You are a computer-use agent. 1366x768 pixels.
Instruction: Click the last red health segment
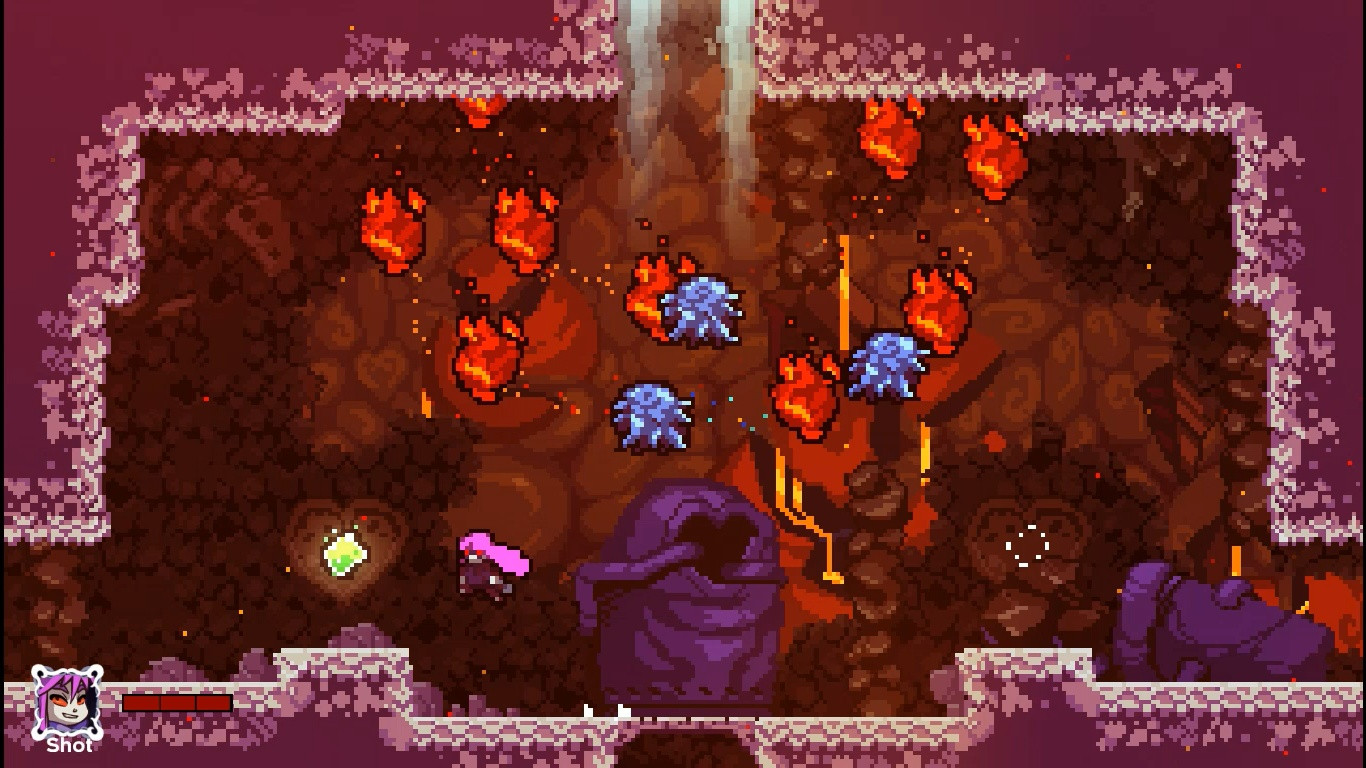pos(212,703)
